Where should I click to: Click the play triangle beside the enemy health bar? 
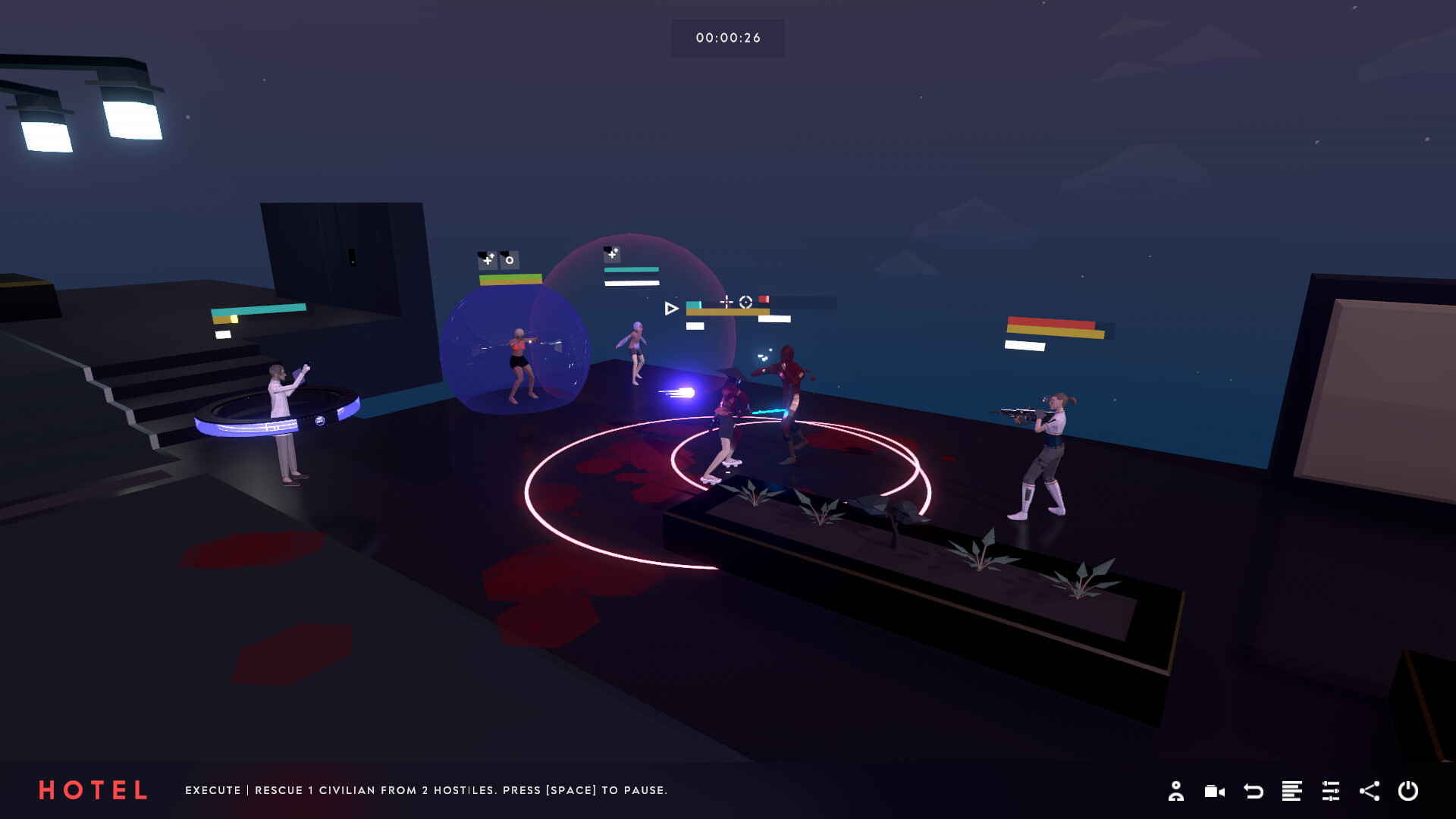671,308
